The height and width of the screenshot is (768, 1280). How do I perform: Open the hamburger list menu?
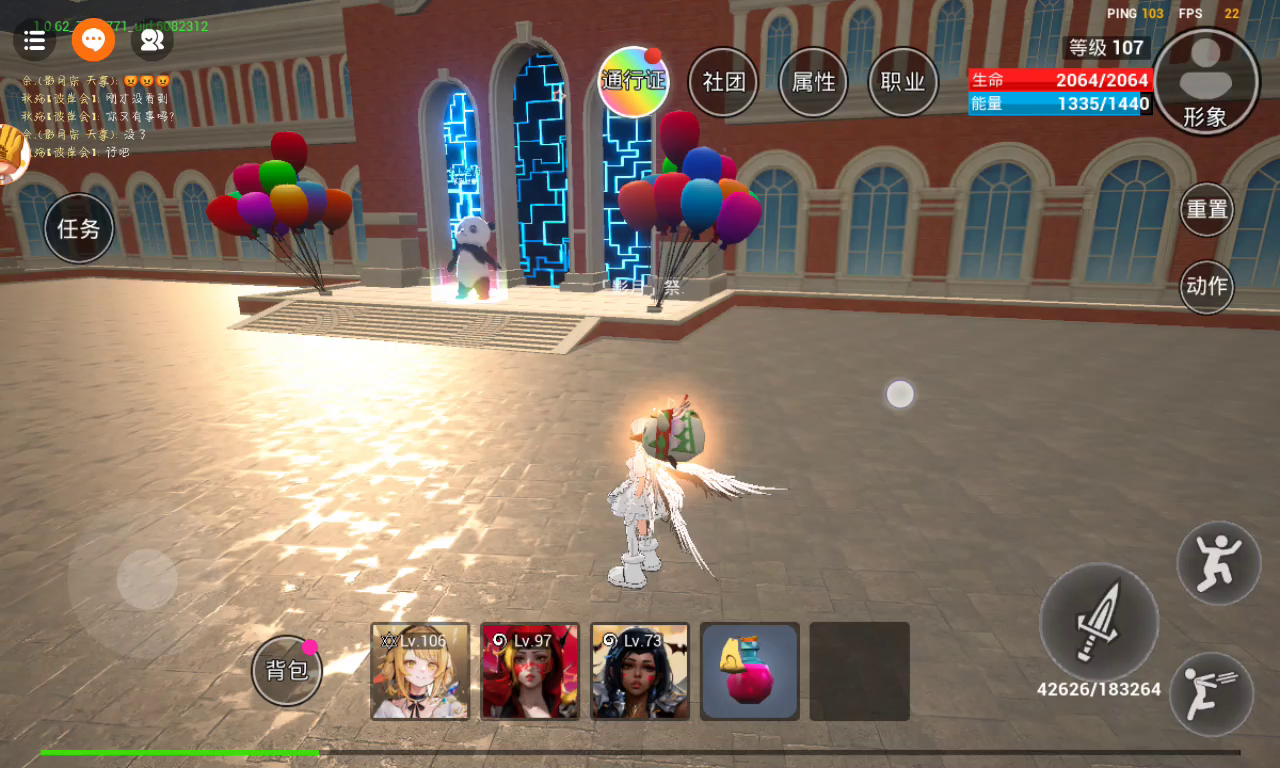pos(34,40)
